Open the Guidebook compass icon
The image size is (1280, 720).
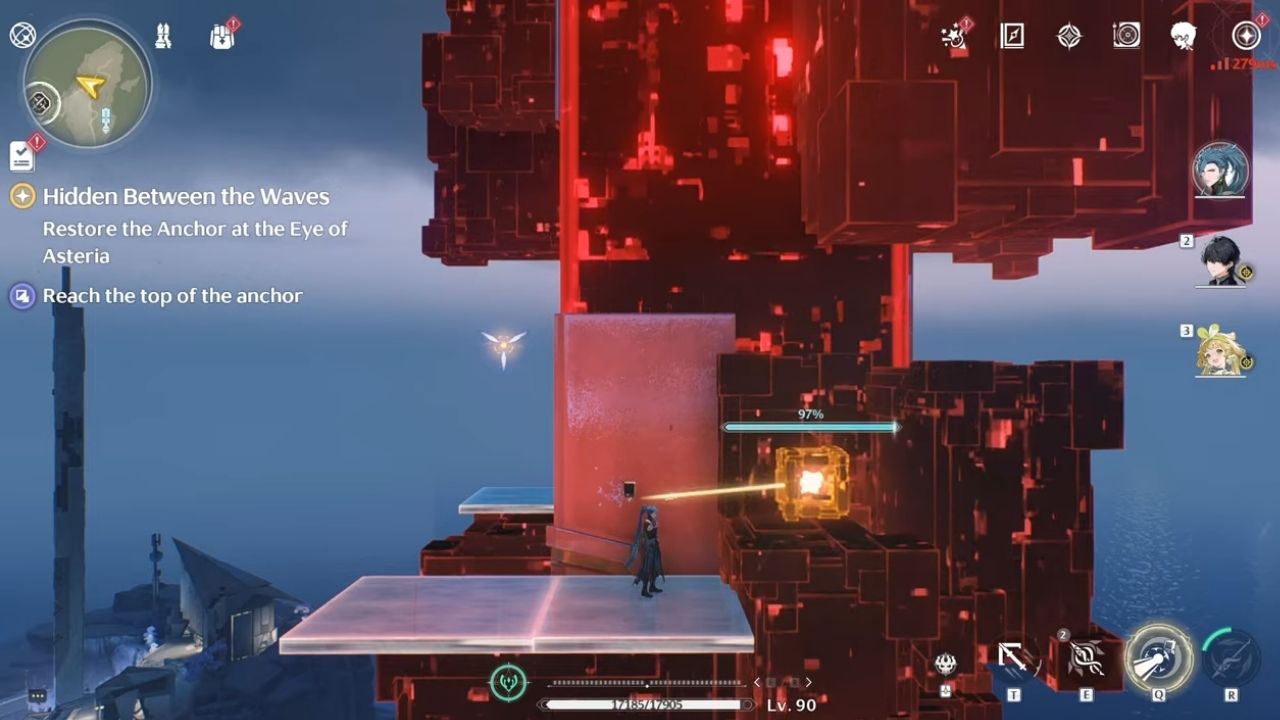pyautogui.click(x=1012, y=37)
